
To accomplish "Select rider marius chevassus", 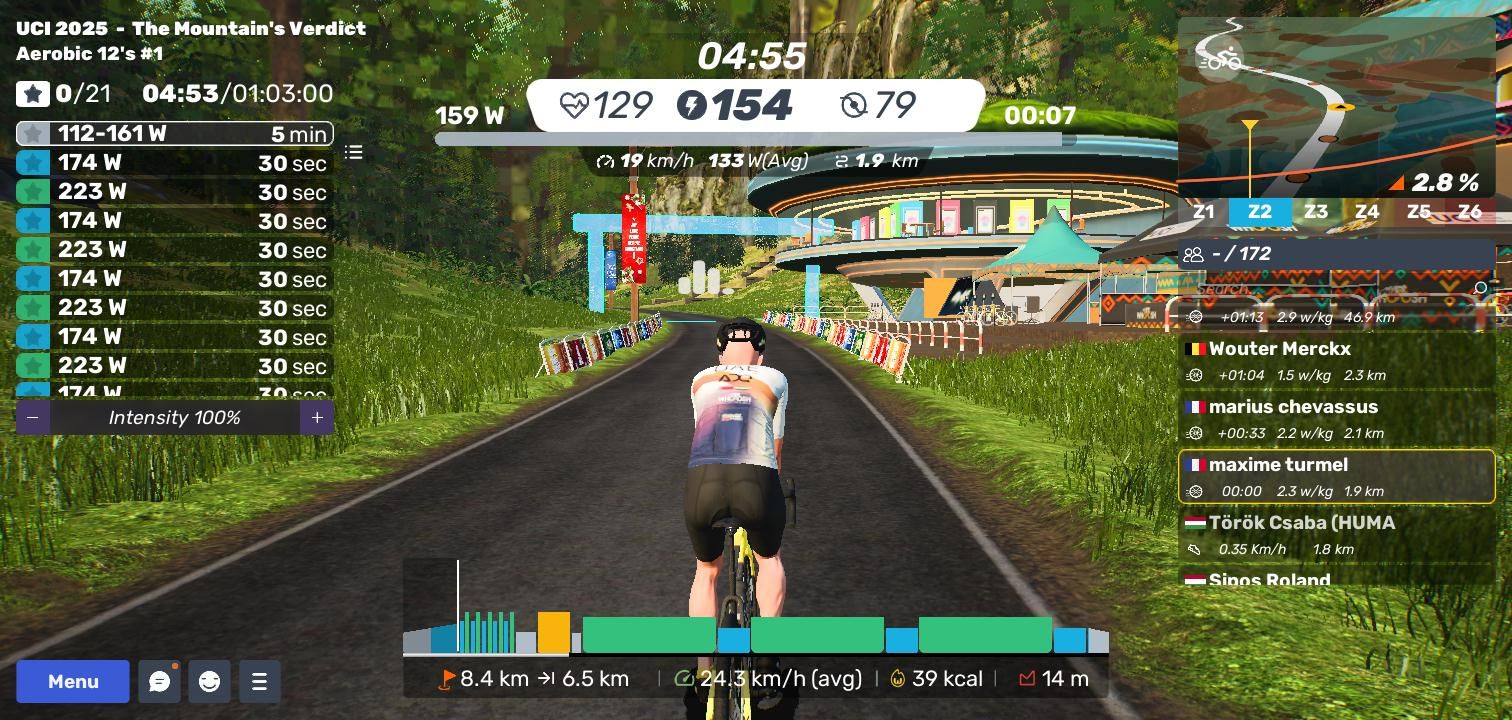I will click(1336, 419).
